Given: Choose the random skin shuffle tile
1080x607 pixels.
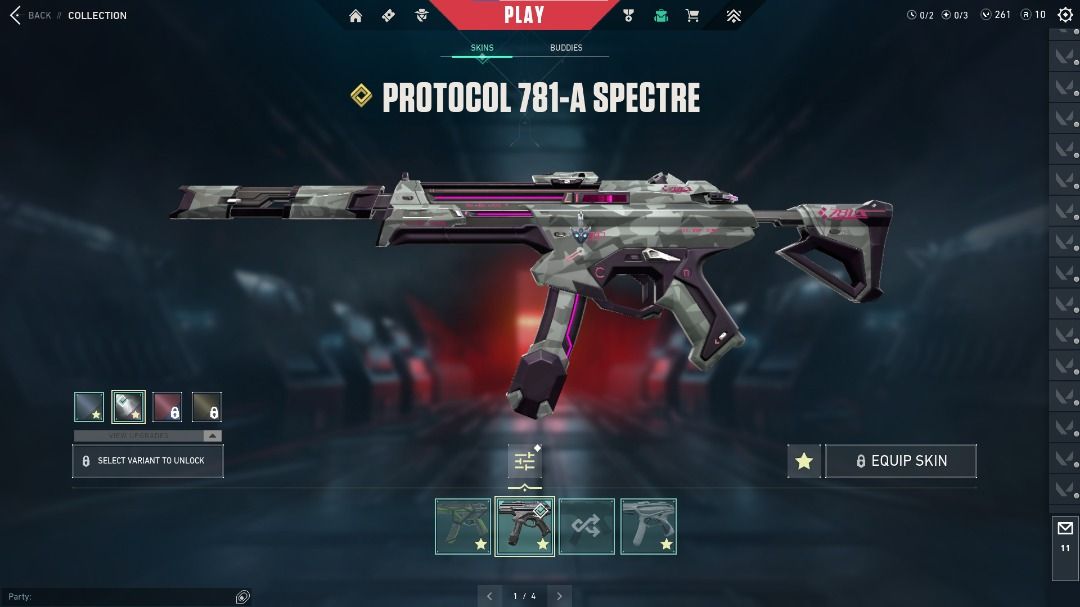Looking at the screenshot, I should pyautogui.click(x=587, y=526).
